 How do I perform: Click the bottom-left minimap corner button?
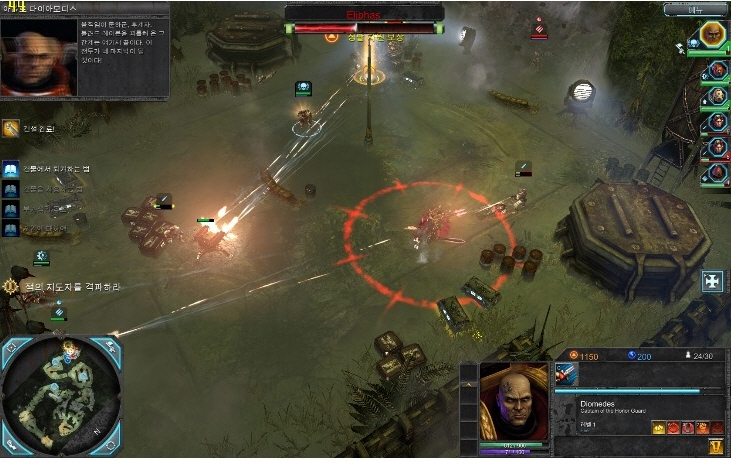(10, 442)
